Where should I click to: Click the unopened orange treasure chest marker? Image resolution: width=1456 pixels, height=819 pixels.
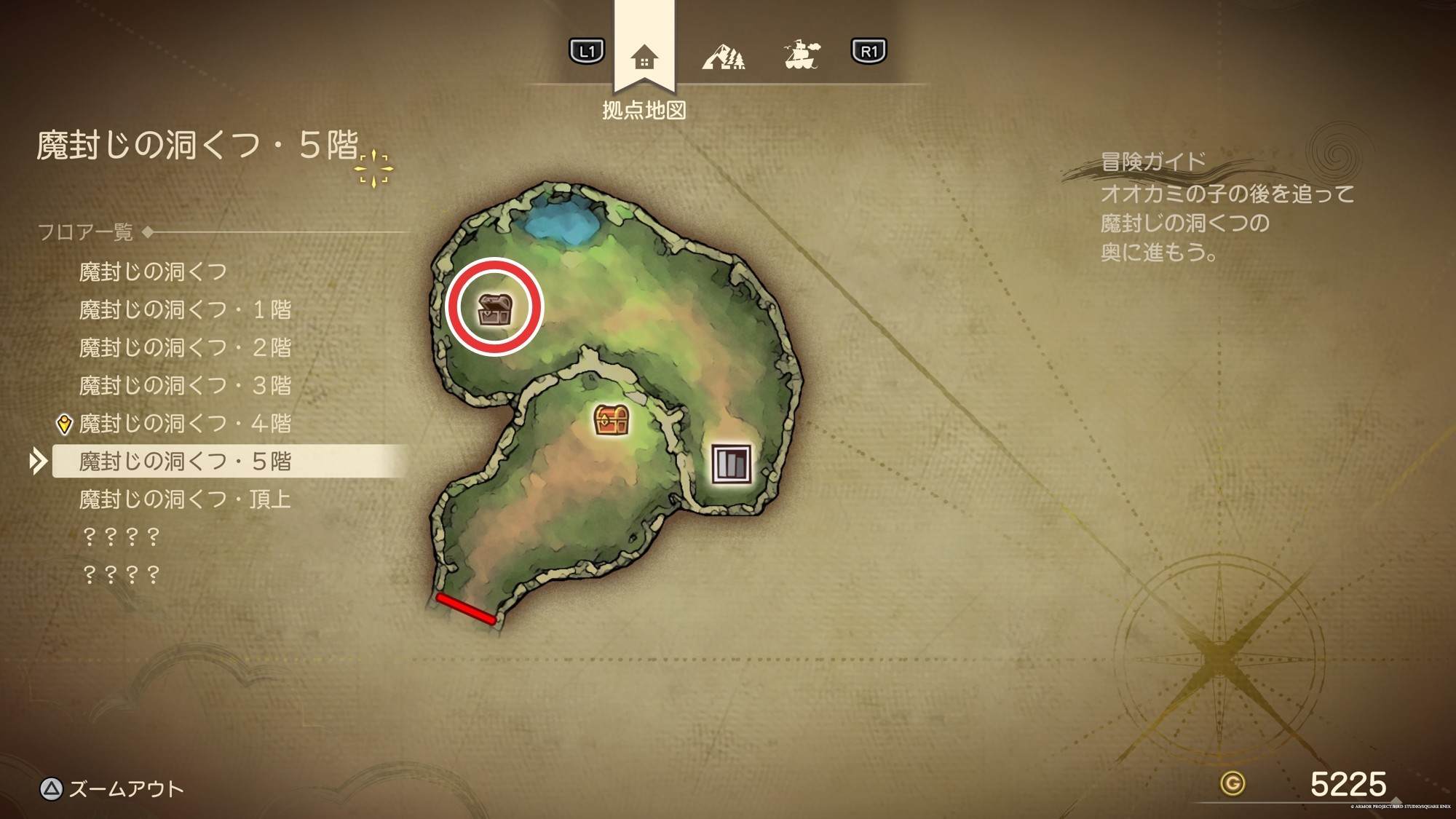click(612, 419)
